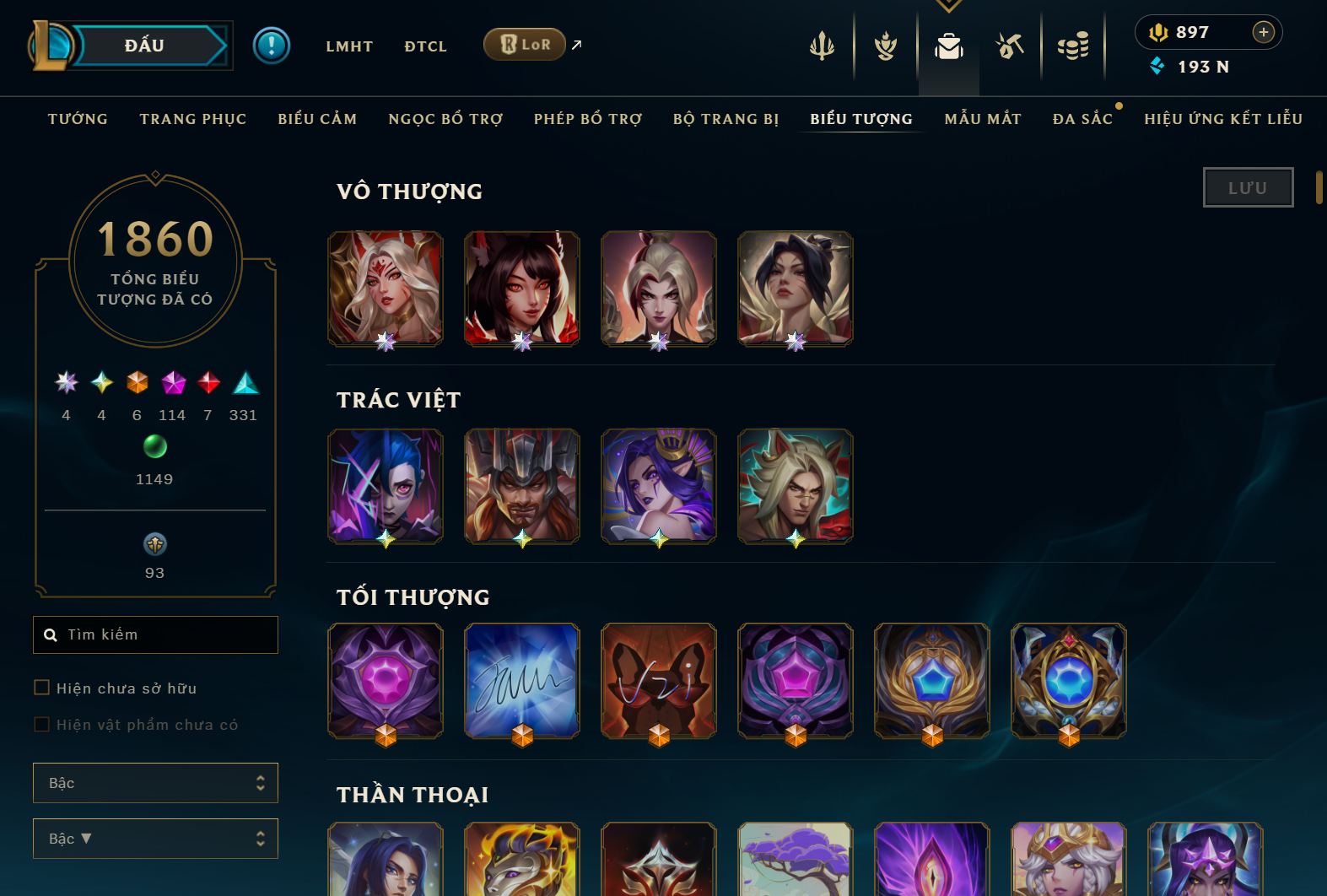Open the TƯỚNG champions tab
Viewport: 1327px width, 896px height.
click(x=78, y=119)
